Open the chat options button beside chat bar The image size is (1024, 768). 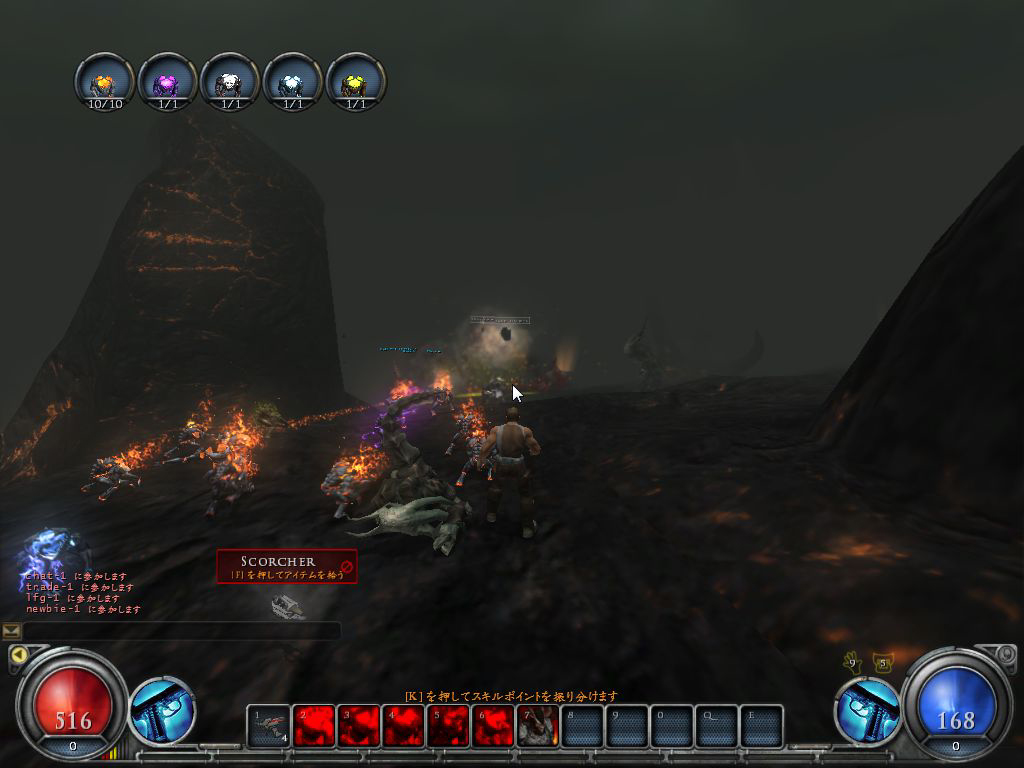pos(12,630)
